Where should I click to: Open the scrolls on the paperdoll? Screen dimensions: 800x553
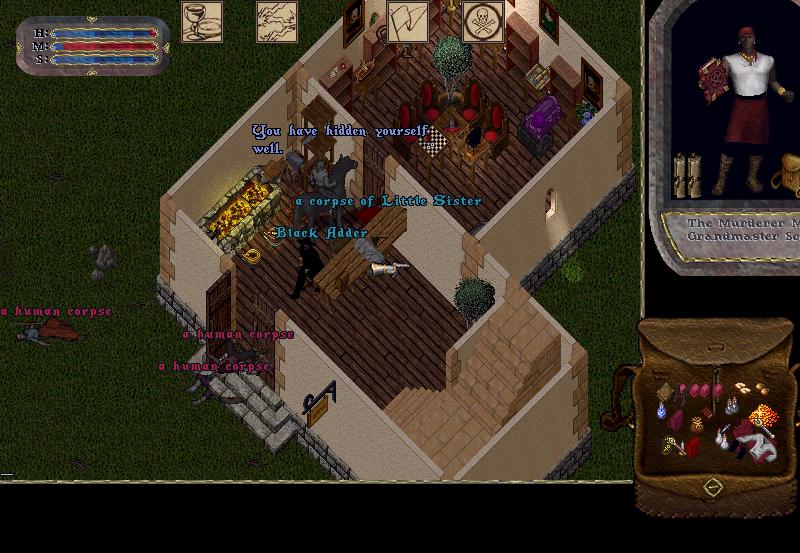pos(687,174)
